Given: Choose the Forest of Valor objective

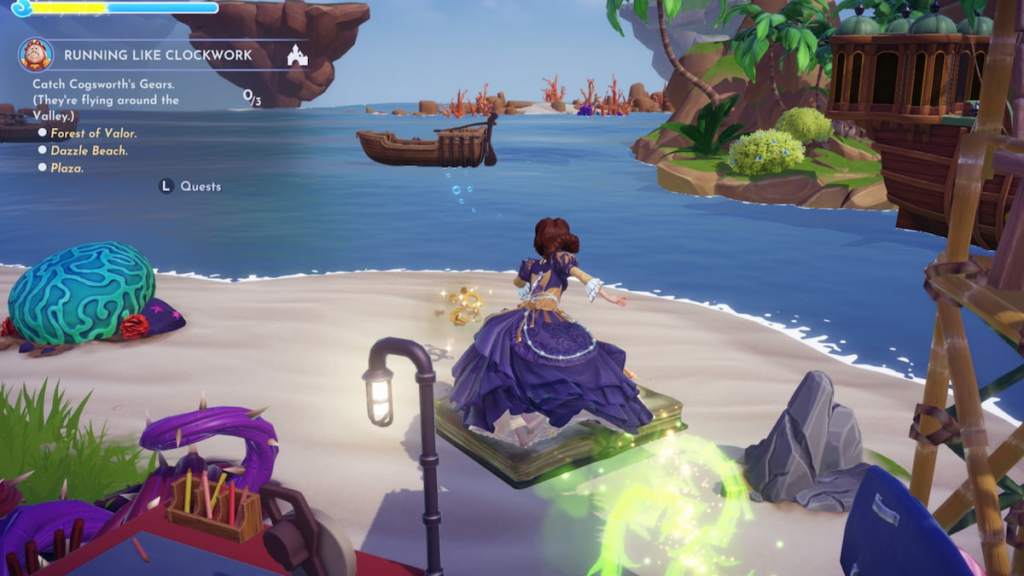Looking at the screenshot, I should [93, 133].
